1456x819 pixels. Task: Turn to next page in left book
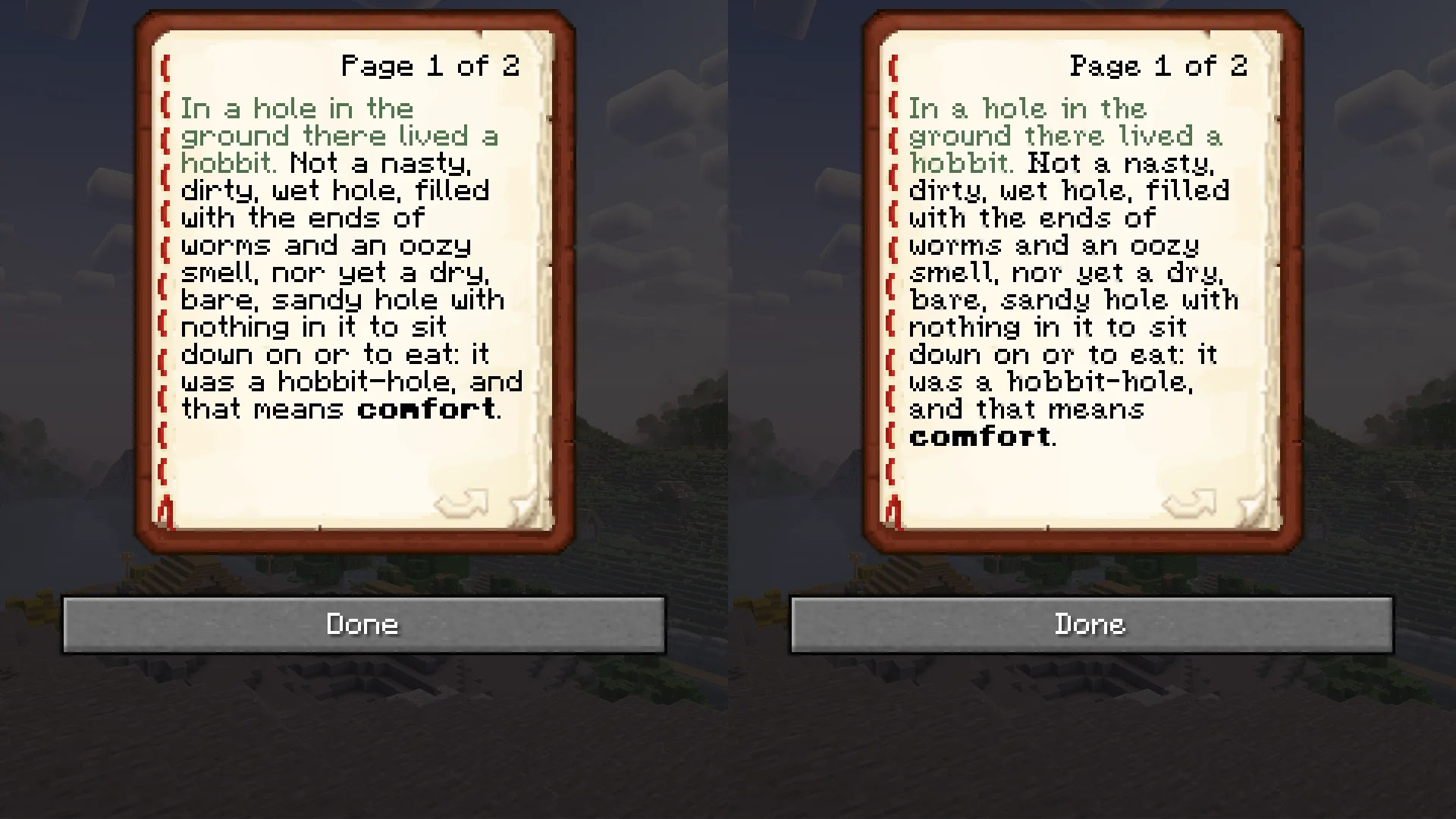462,503
